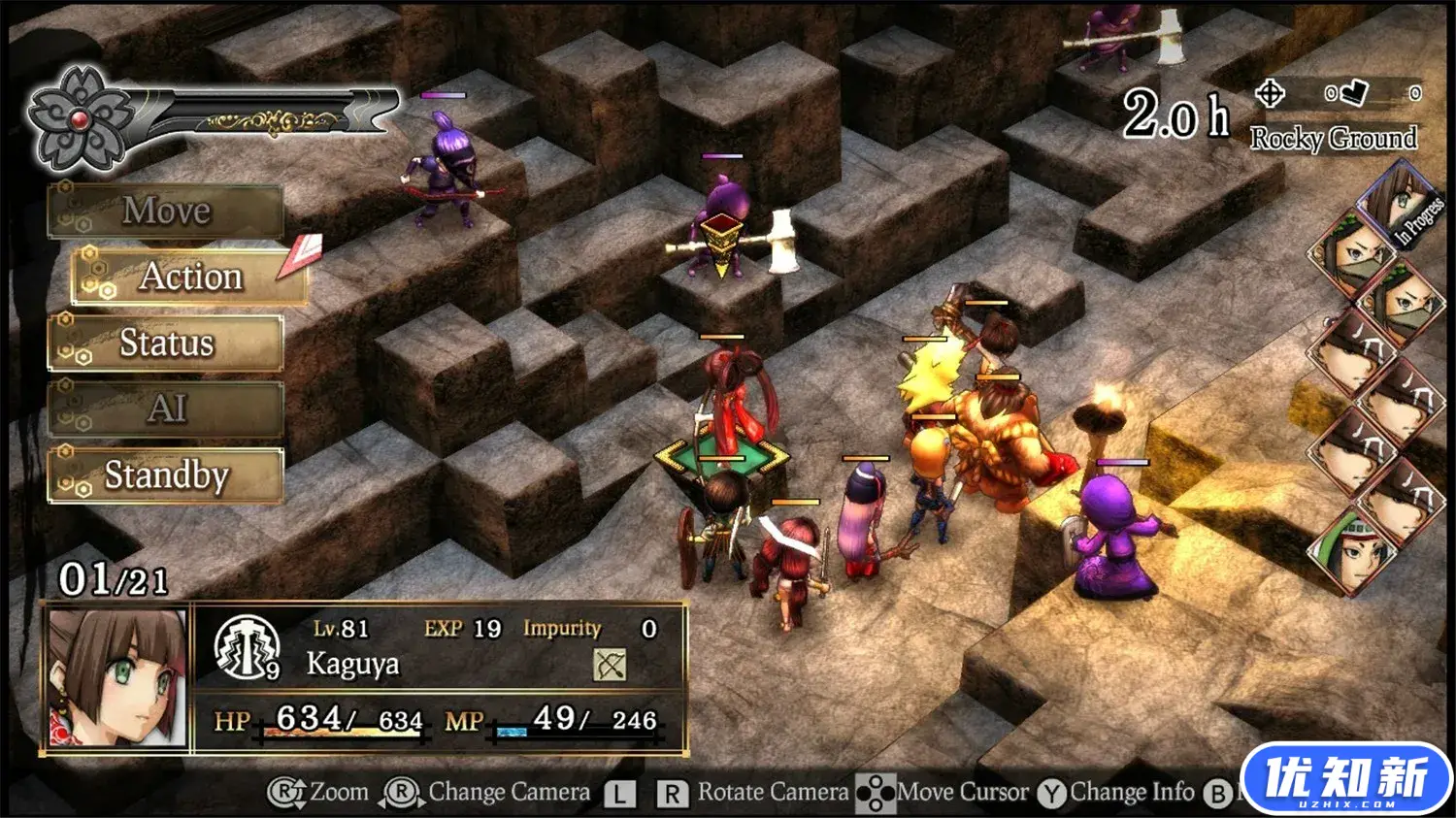Click Kaguya's character portrait

117,678
